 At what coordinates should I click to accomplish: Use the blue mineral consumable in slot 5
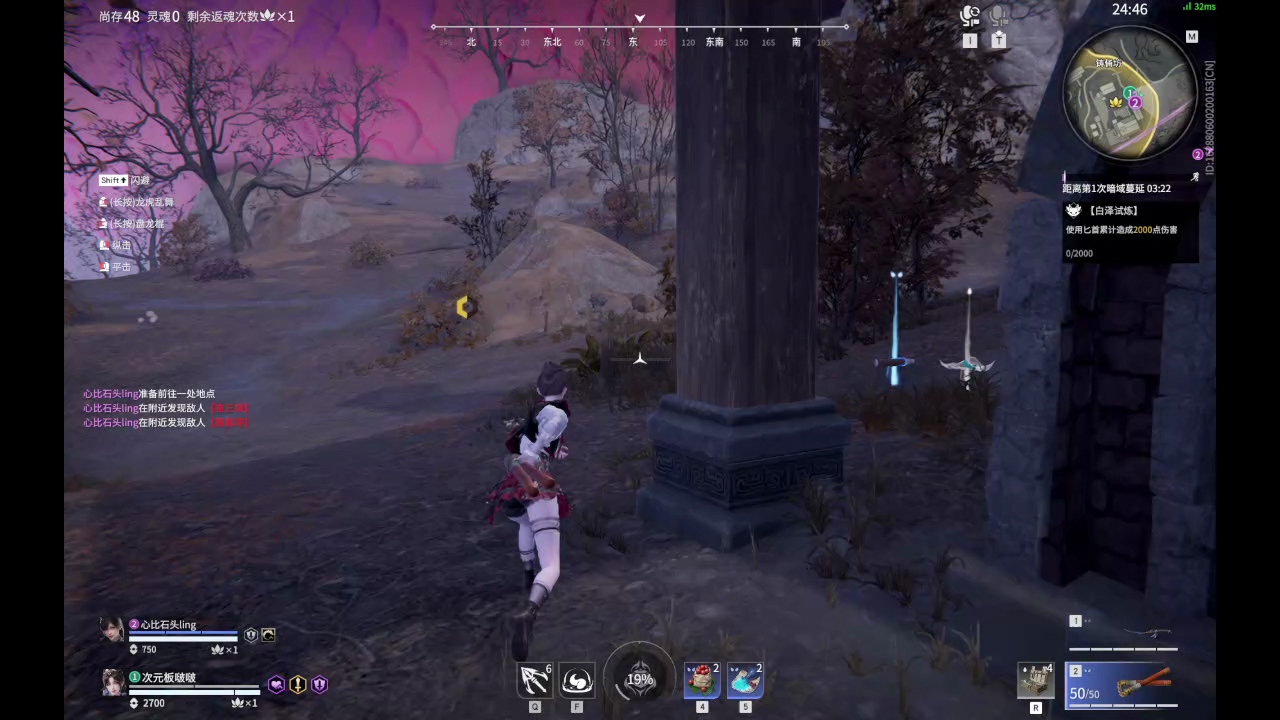pyautogui.click(x=745, y=680)
